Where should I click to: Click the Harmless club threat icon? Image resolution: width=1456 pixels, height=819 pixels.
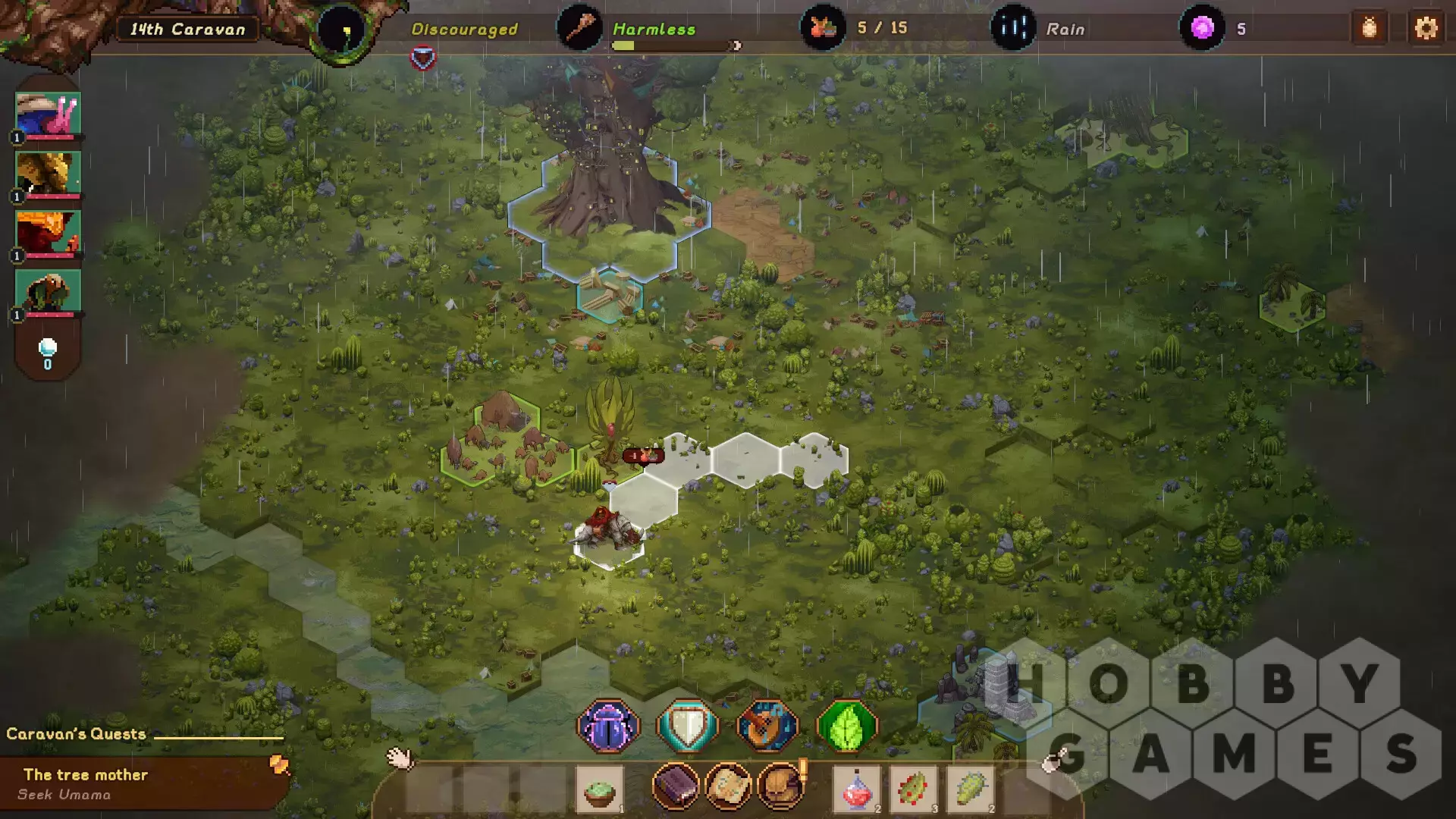pyautogui.click(x=579, y=29)
